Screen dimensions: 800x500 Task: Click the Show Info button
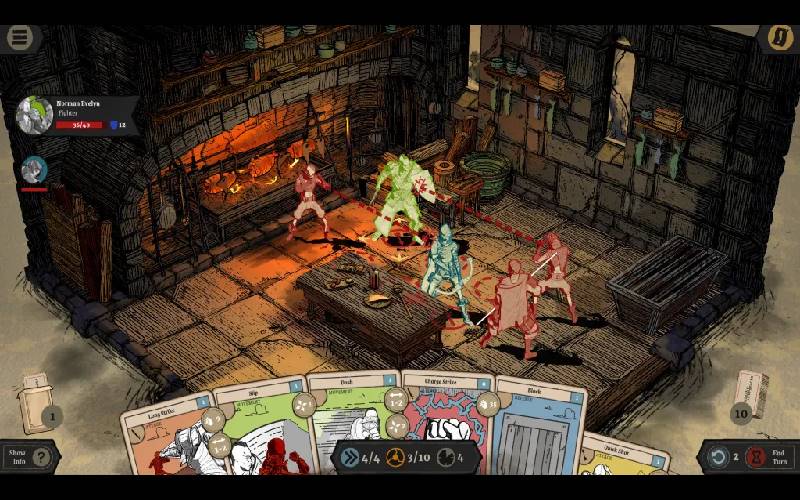28,457
